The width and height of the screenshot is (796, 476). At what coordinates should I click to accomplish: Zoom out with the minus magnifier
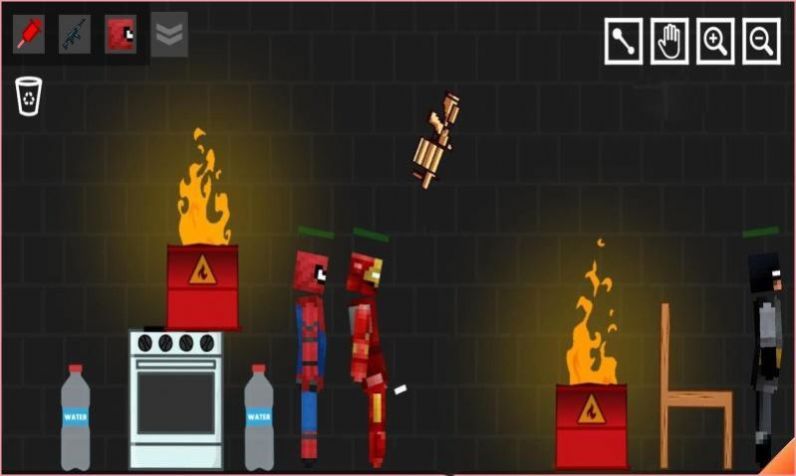click(761, 42)
